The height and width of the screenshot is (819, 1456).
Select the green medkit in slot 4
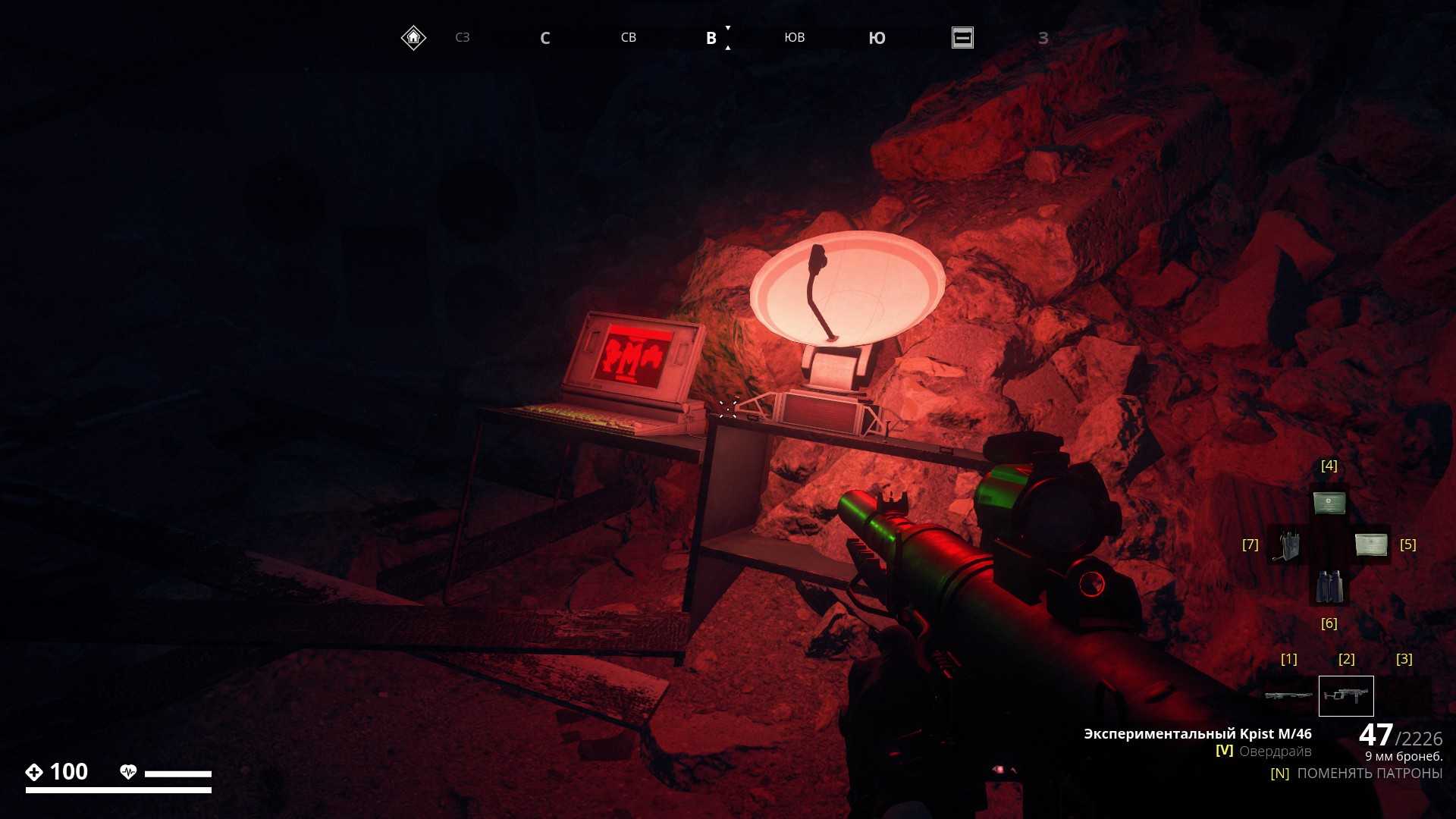click(x=1329, y=503)
